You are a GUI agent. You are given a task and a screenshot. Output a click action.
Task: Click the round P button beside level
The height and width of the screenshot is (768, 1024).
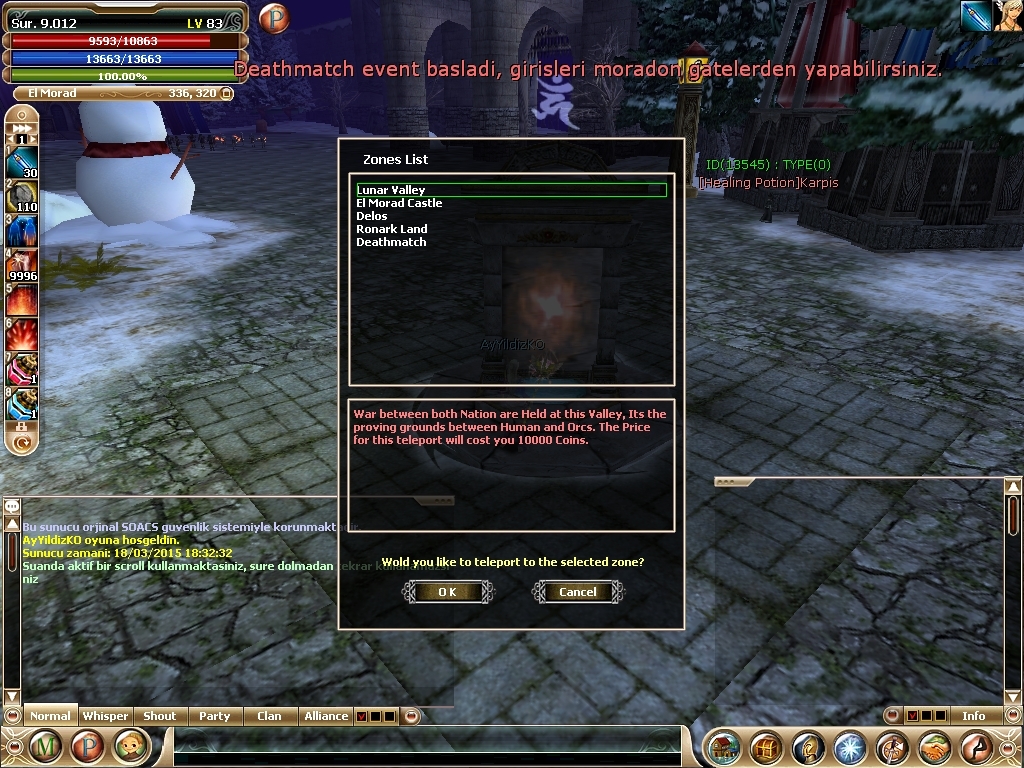273,18
